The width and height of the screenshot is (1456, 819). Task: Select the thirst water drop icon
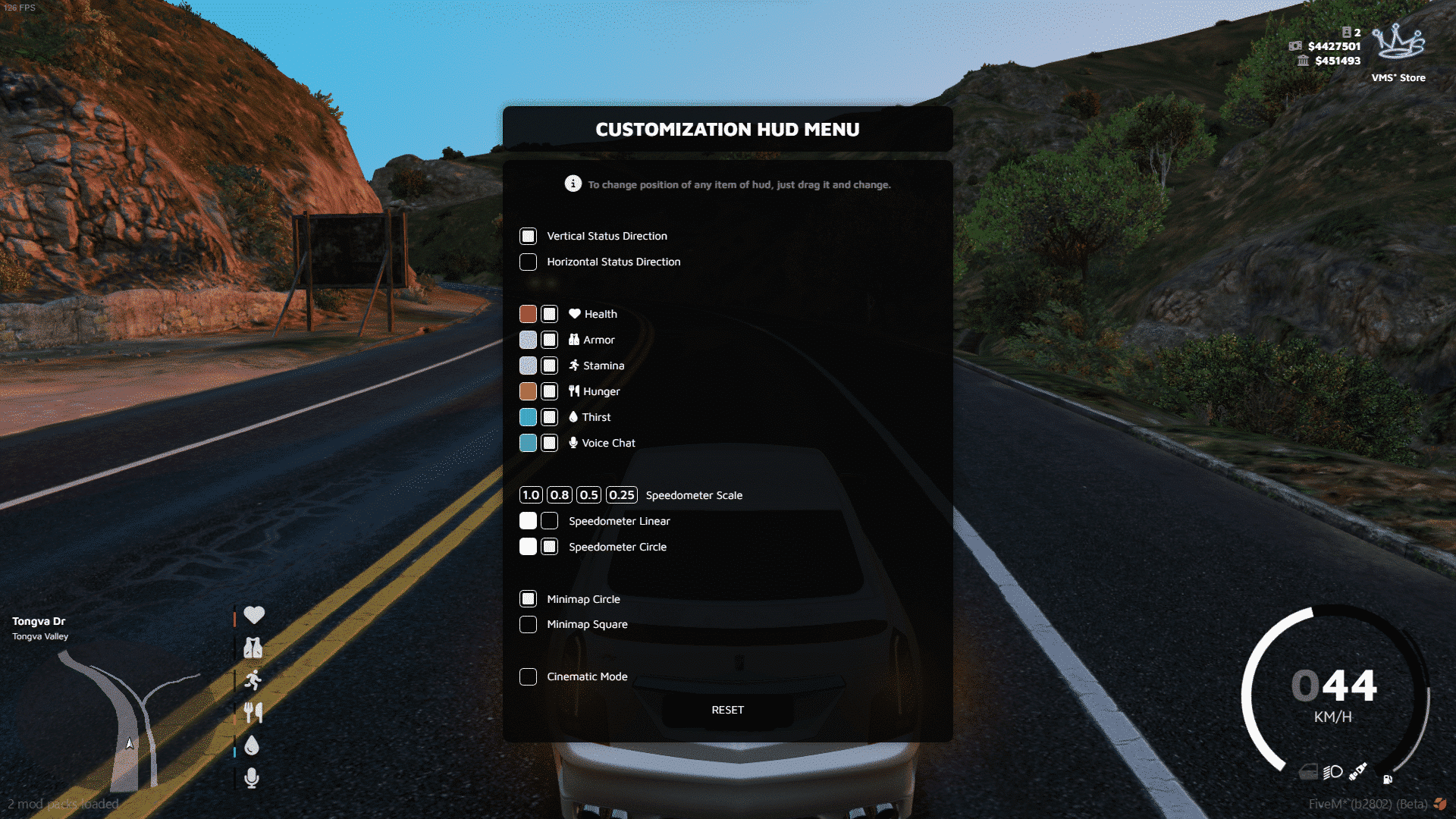253,745
